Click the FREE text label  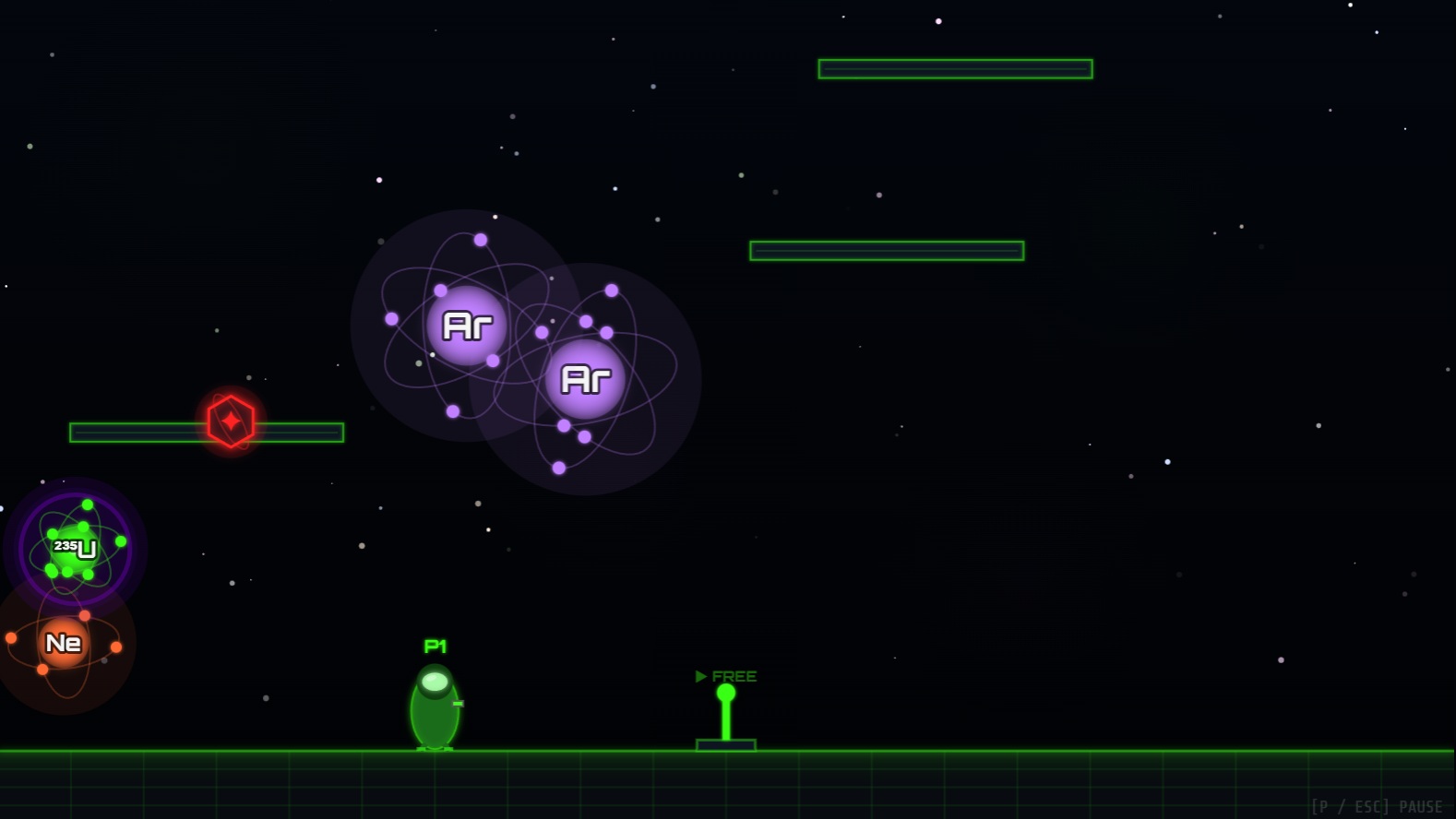[734, 676]
